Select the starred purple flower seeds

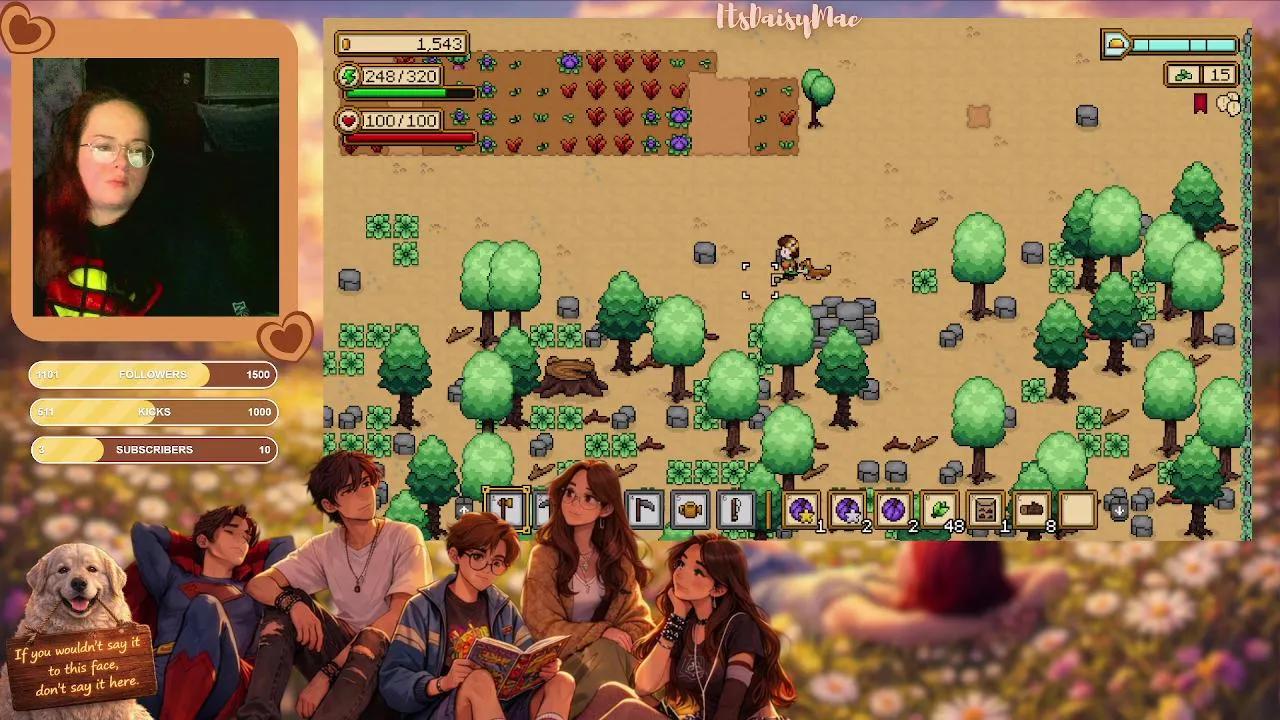800,510
